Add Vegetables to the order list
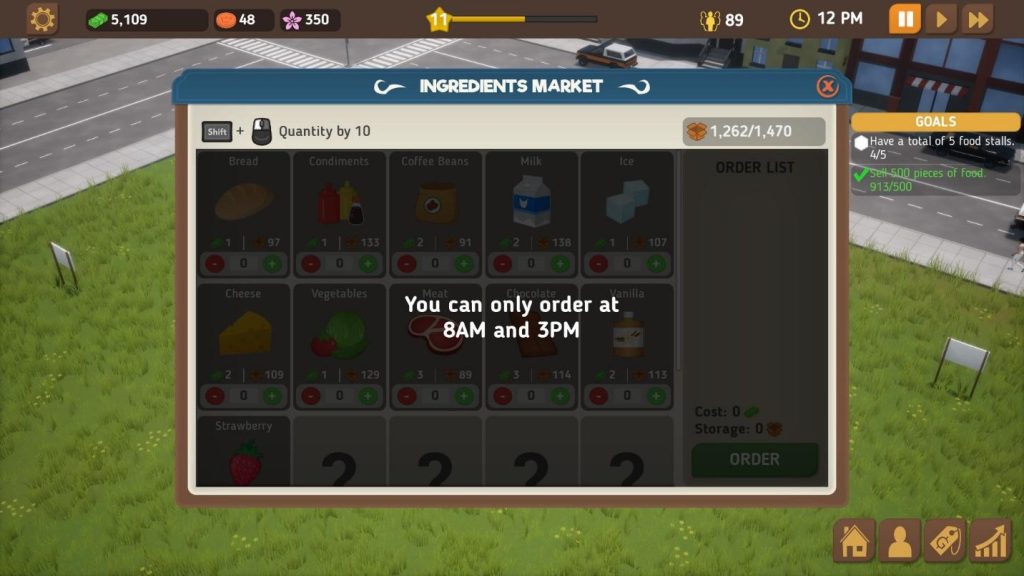 pos(368,396)
